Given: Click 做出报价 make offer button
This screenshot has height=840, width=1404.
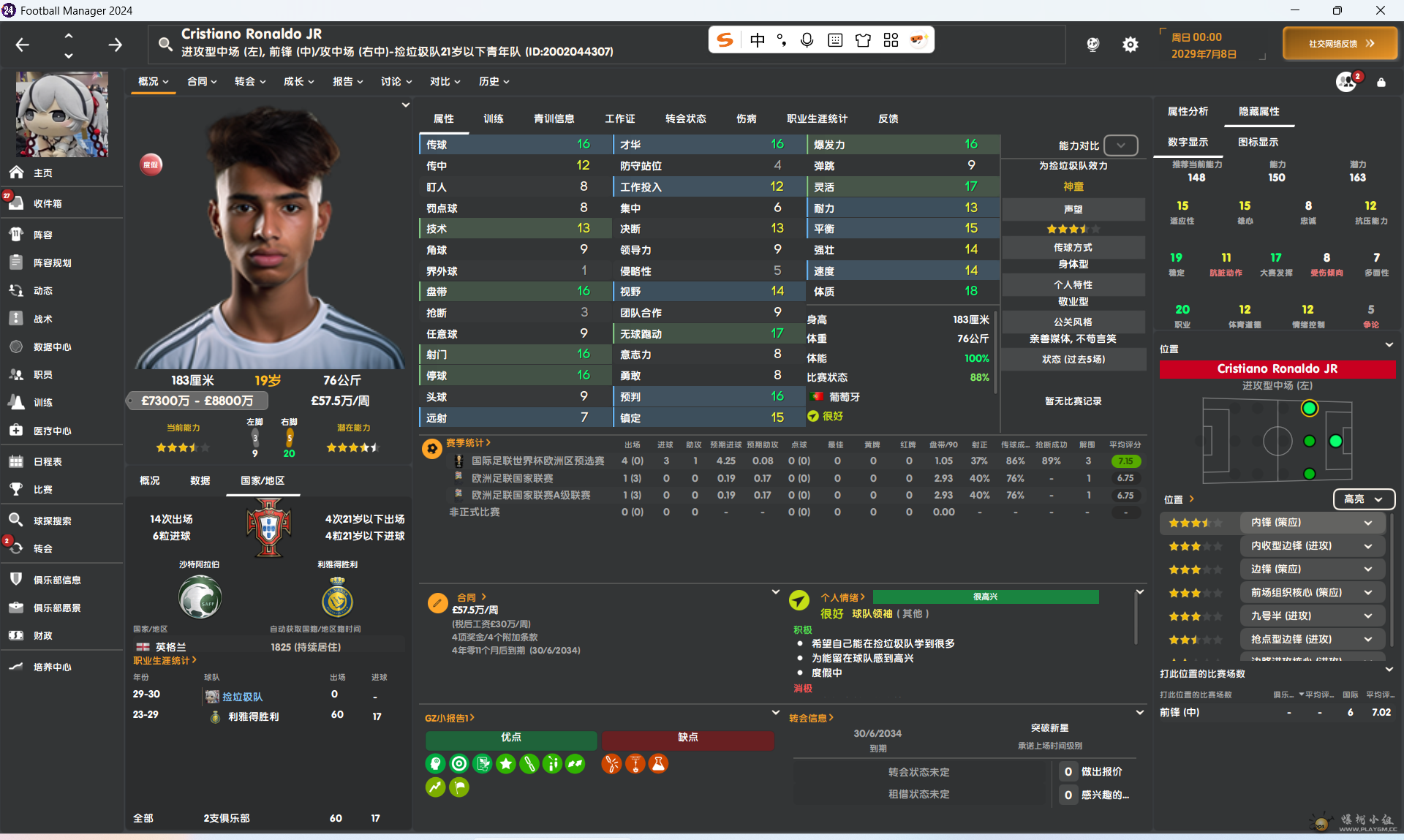Looking at the screenshot, I should (1101, 772).
